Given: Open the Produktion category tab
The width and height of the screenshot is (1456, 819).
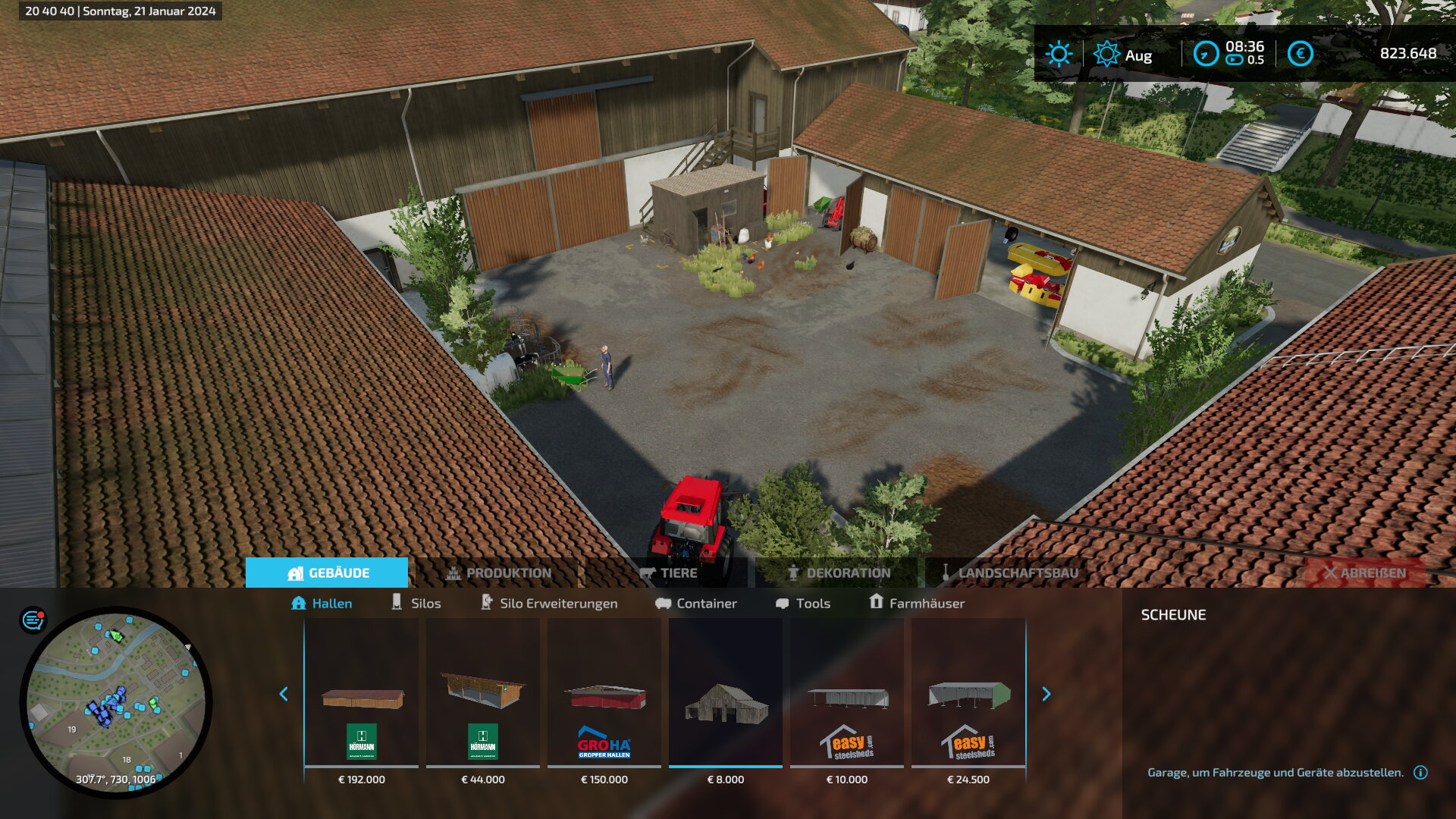Looking at the screenshot, I should tap(498, 573).
